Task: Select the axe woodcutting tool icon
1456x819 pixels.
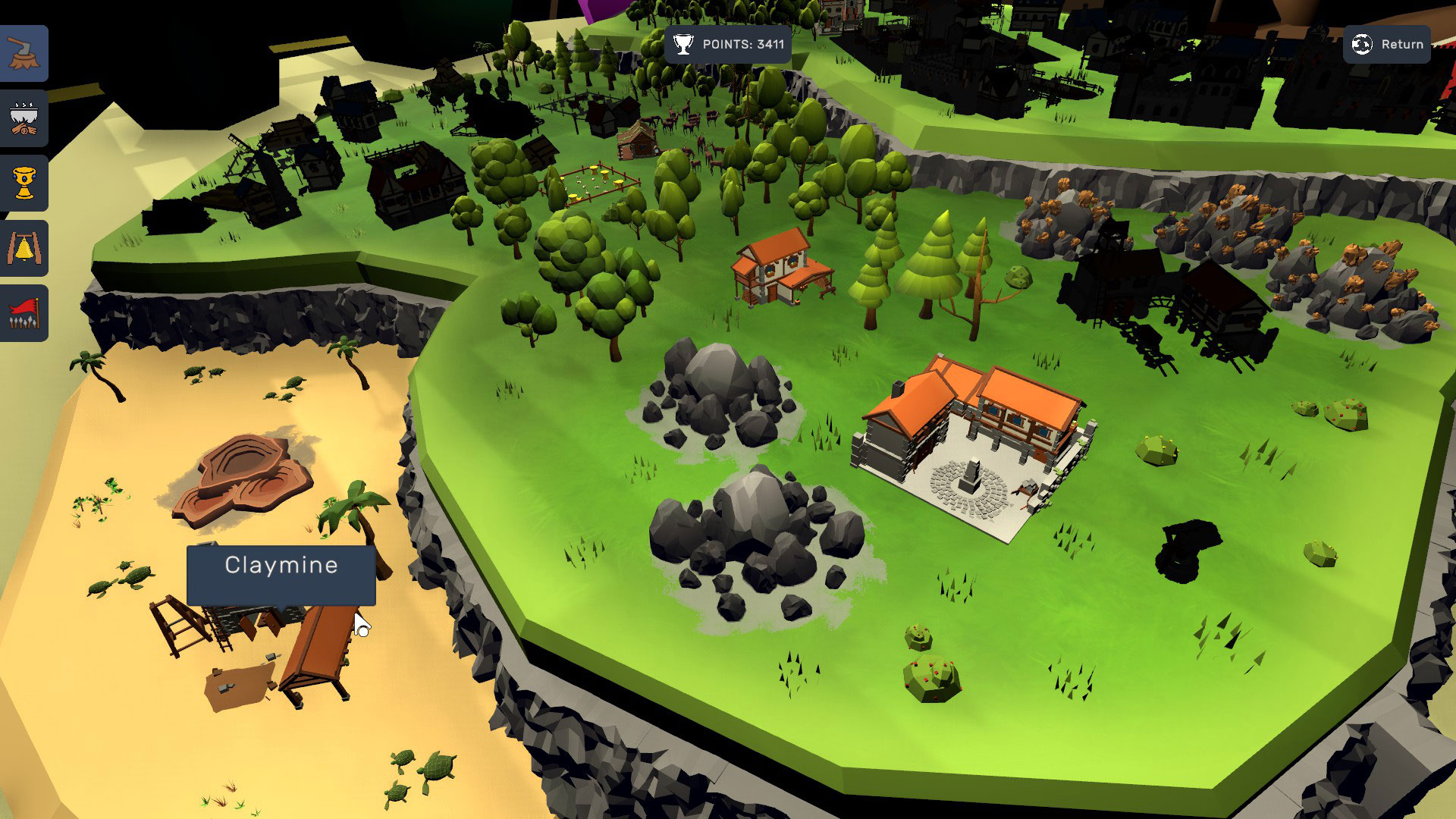Action: [24, 54]
